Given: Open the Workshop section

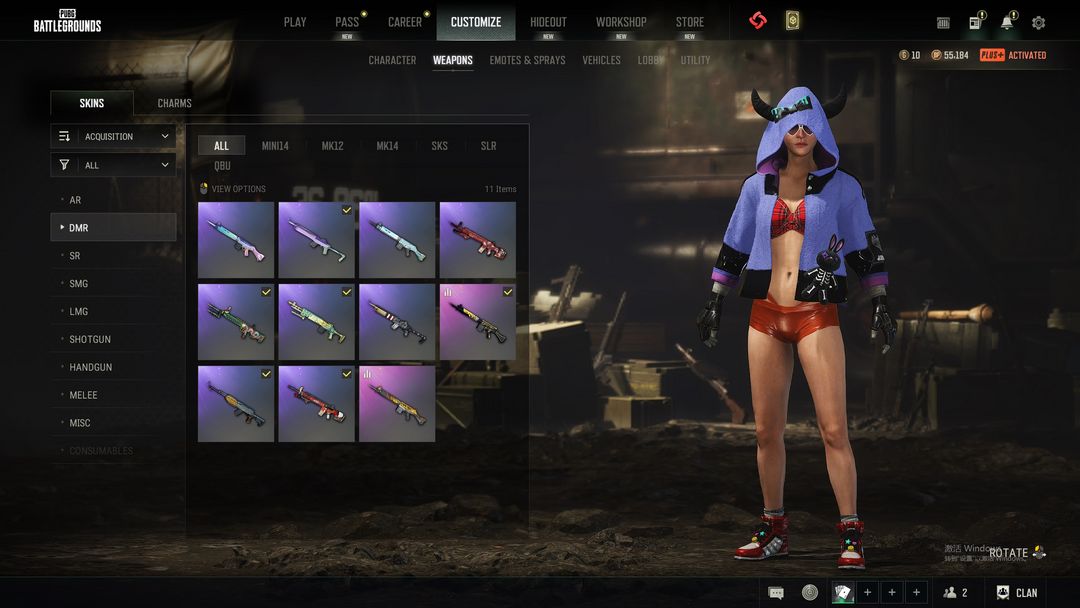Looking at the screenshot, I should (621, 22).
